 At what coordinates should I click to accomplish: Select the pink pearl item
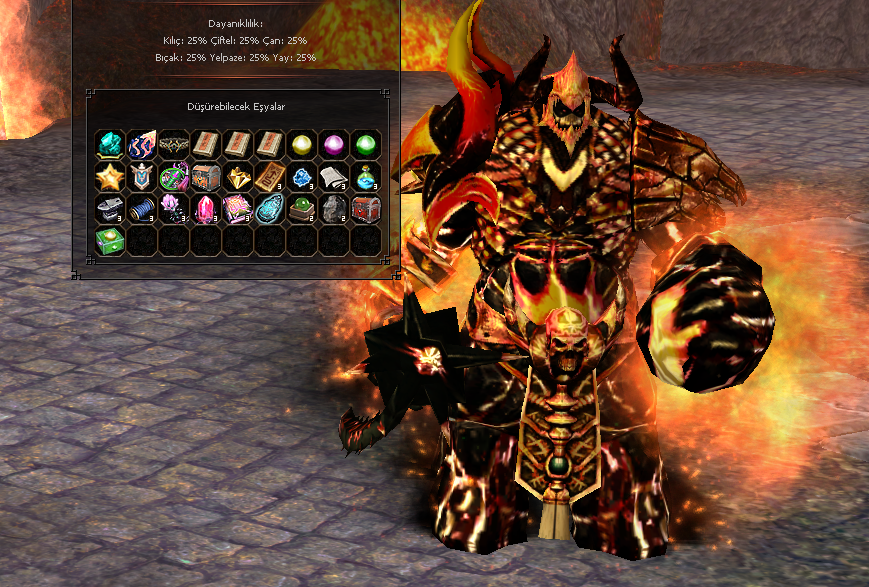[x=334, y=144]
